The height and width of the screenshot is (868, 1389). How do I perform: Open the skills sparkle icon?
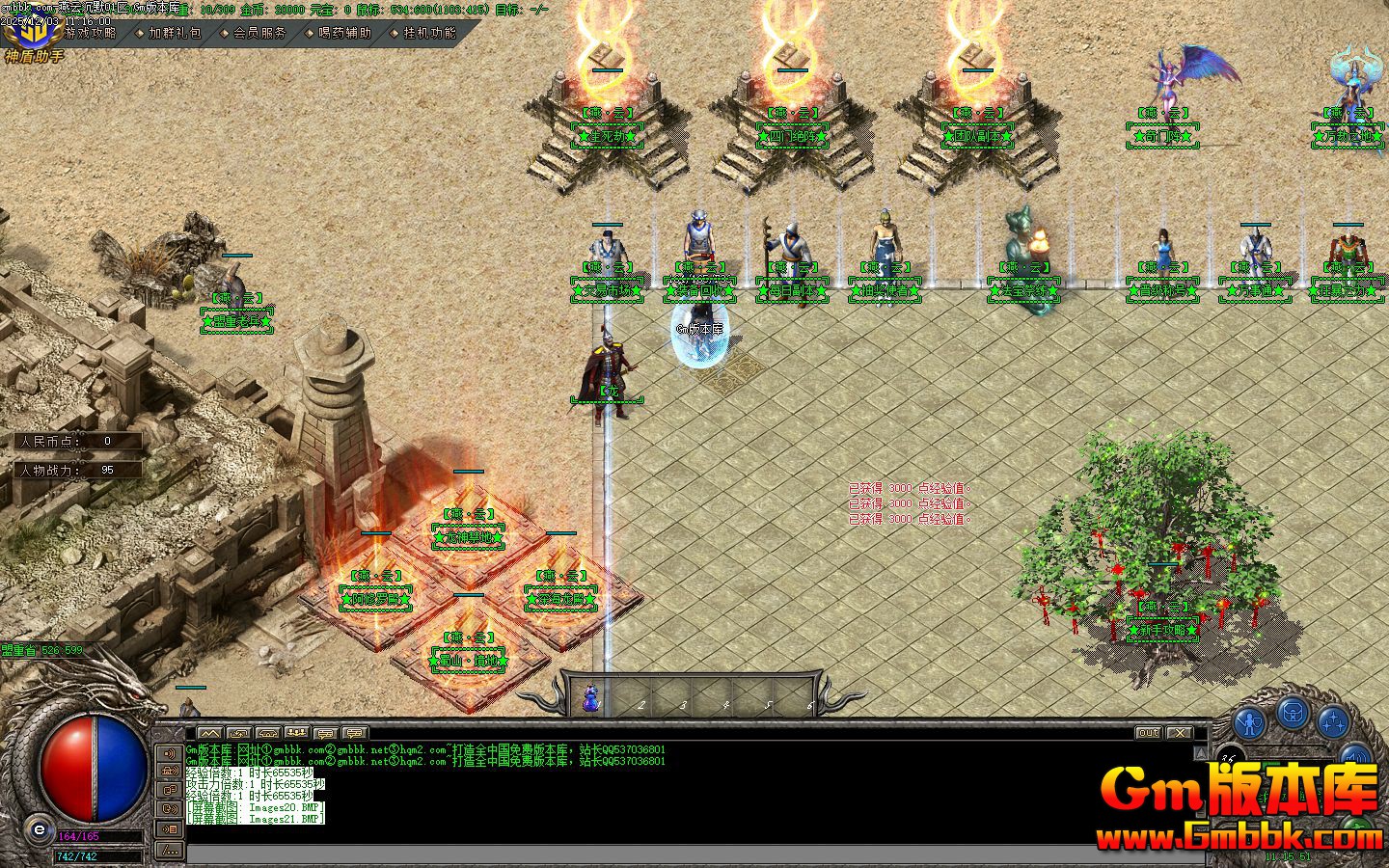[1333, 721]
